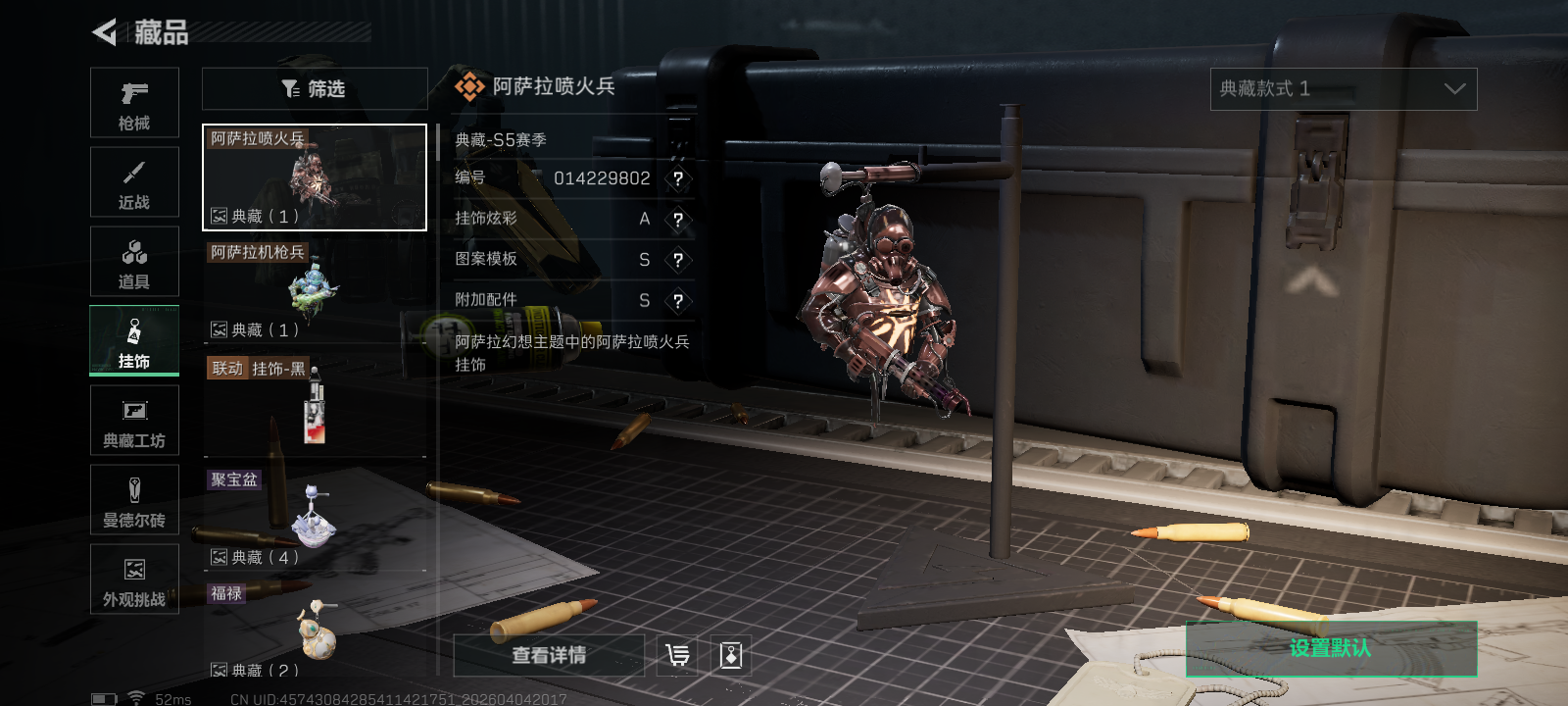
Task: Click 查看详情 to view details
Action: pos(547,655)
